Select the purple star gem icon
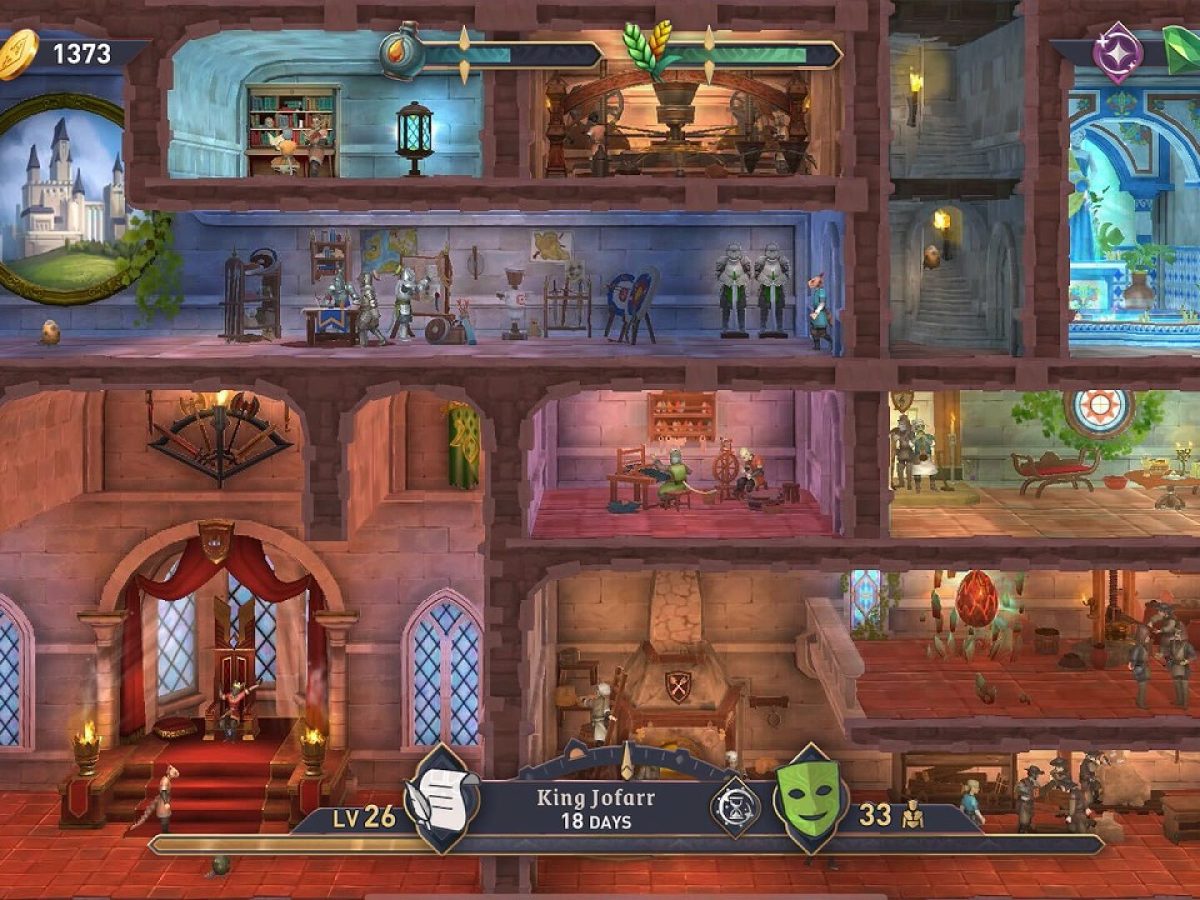 1117,53
